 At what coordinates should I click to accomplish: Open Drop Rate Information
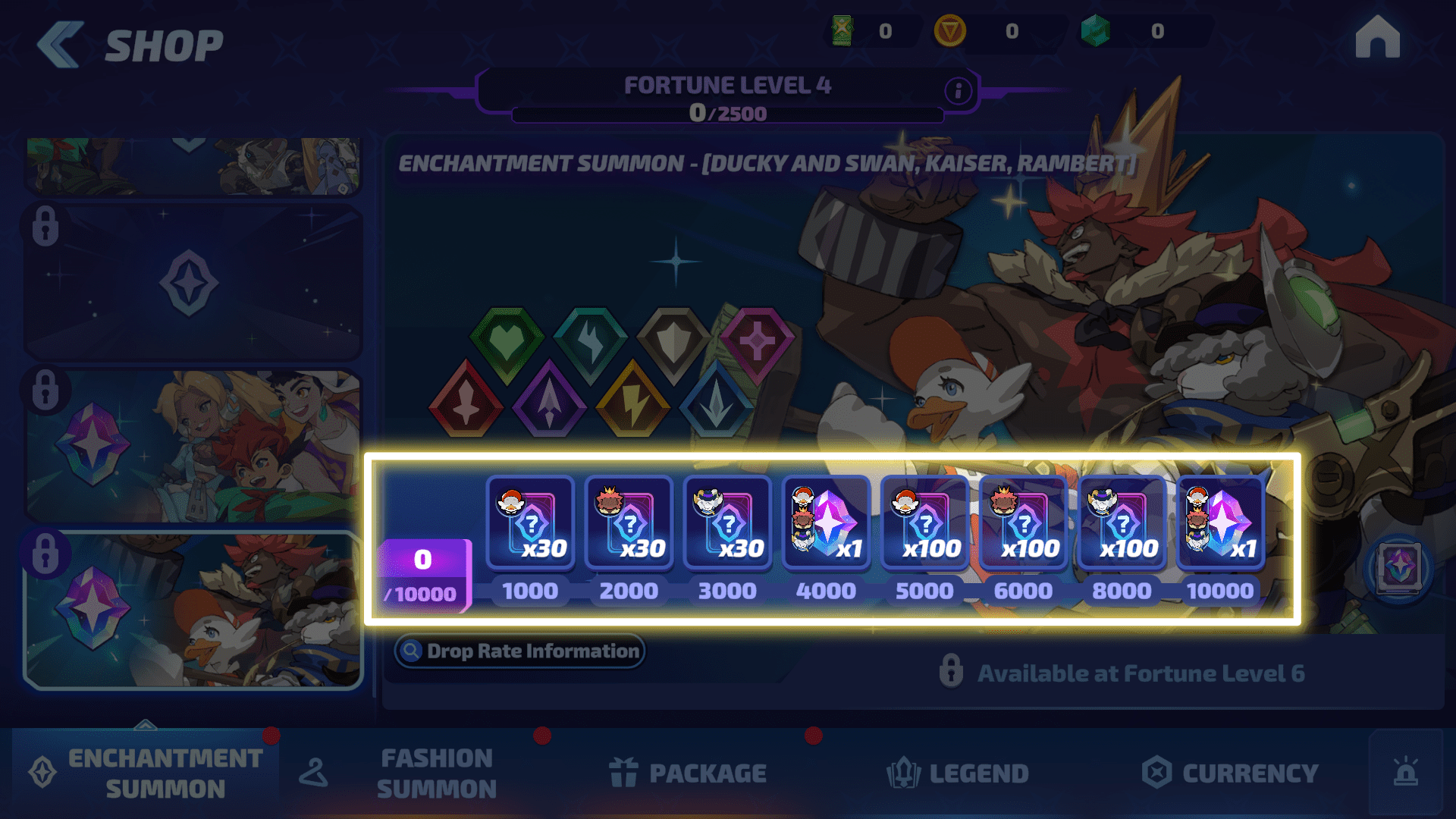pos(520,651)
